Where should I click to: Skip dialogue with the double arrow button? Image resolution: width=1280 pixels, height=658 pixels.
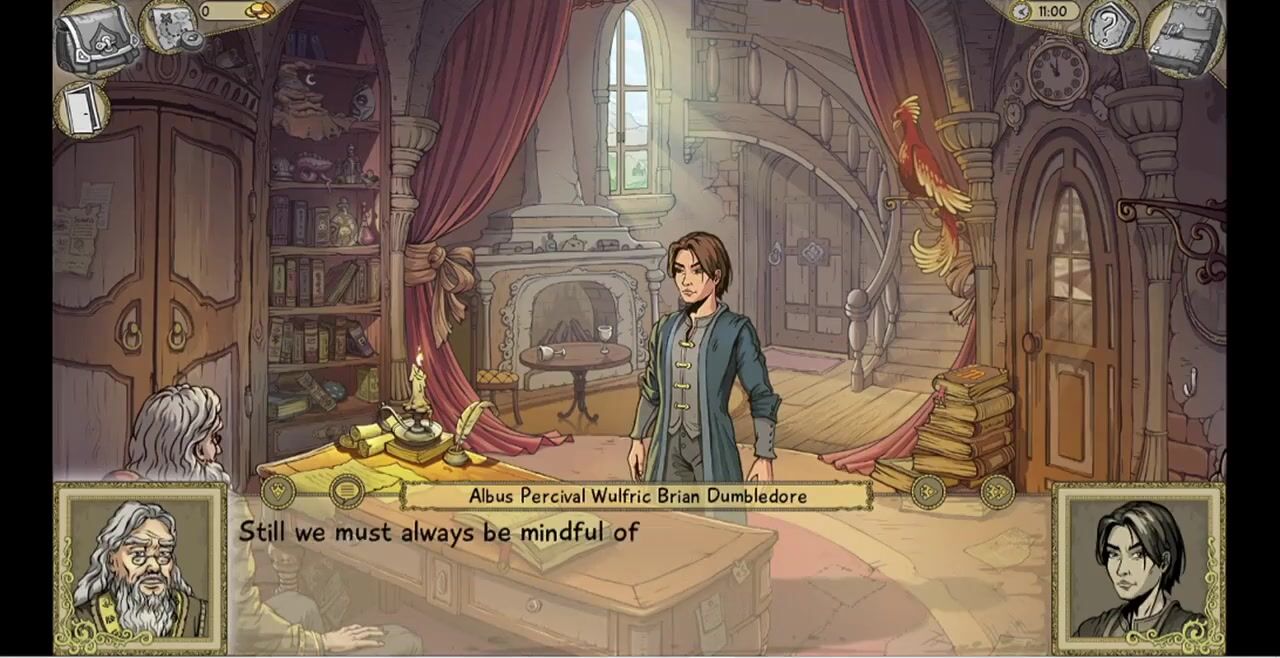997,491
